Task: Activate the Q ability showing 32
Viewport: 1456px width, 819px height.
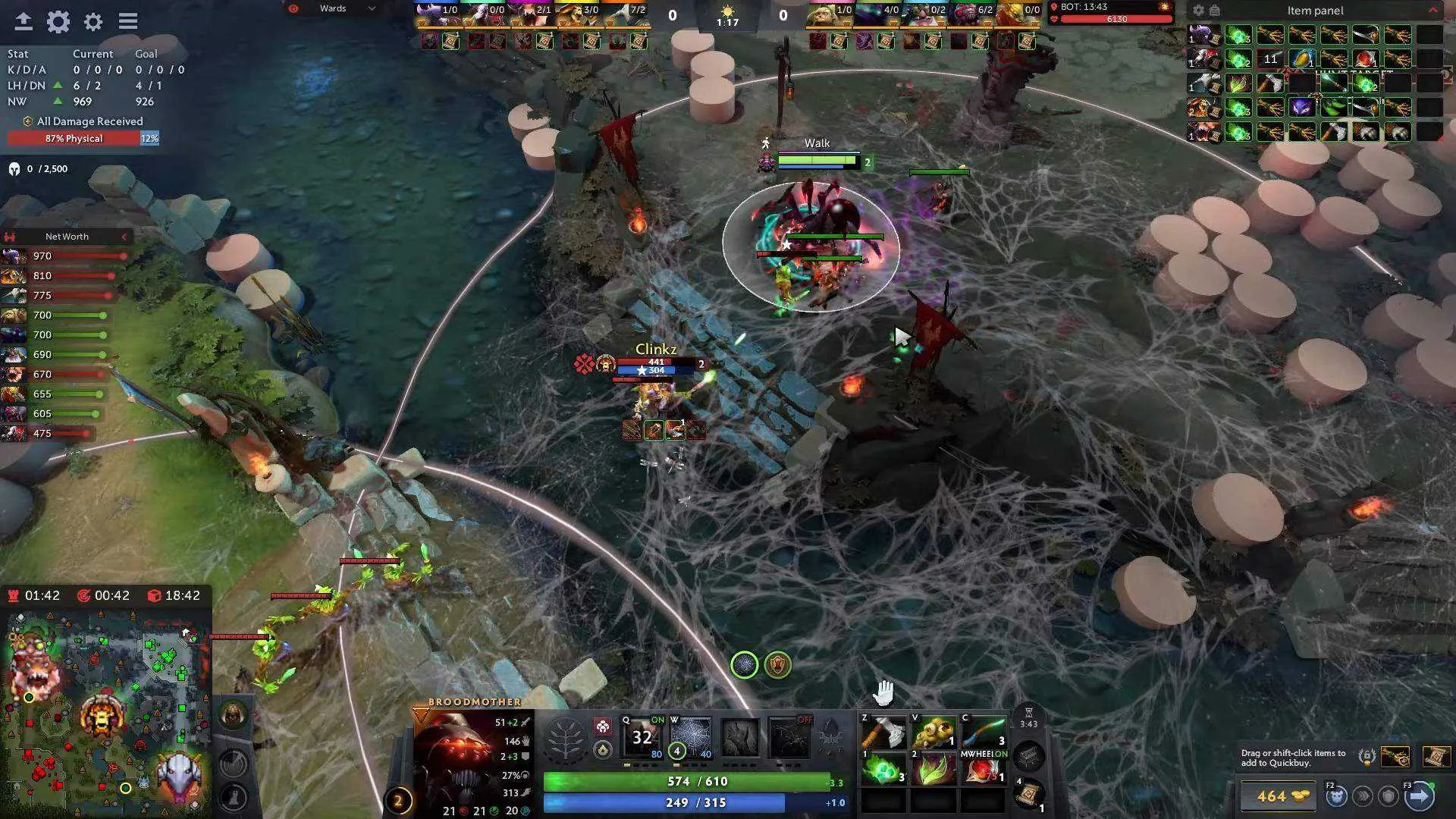Action: [x=642, y=737]
